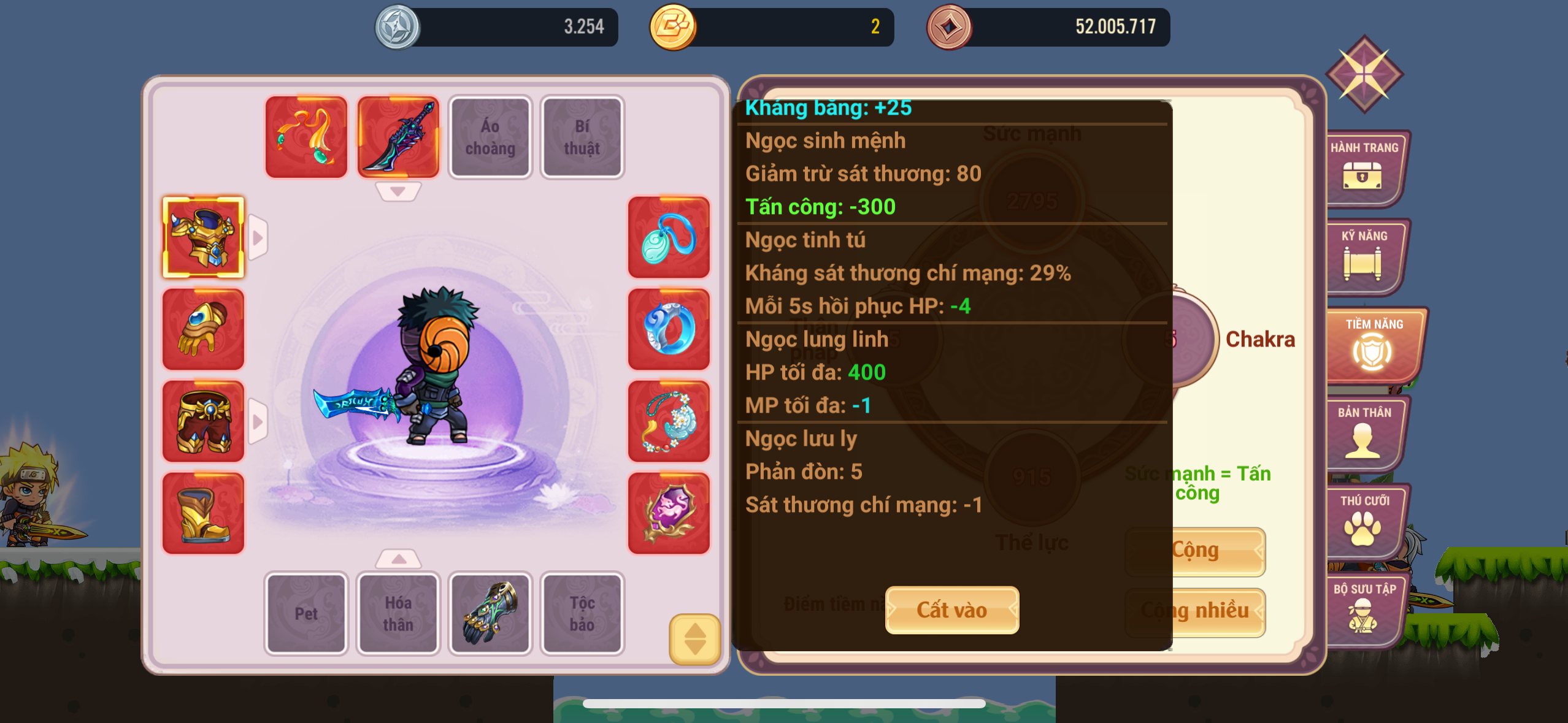Switch to the Kỹ Năng tab
1568x723 pixels.
(x=1364, y=256)
